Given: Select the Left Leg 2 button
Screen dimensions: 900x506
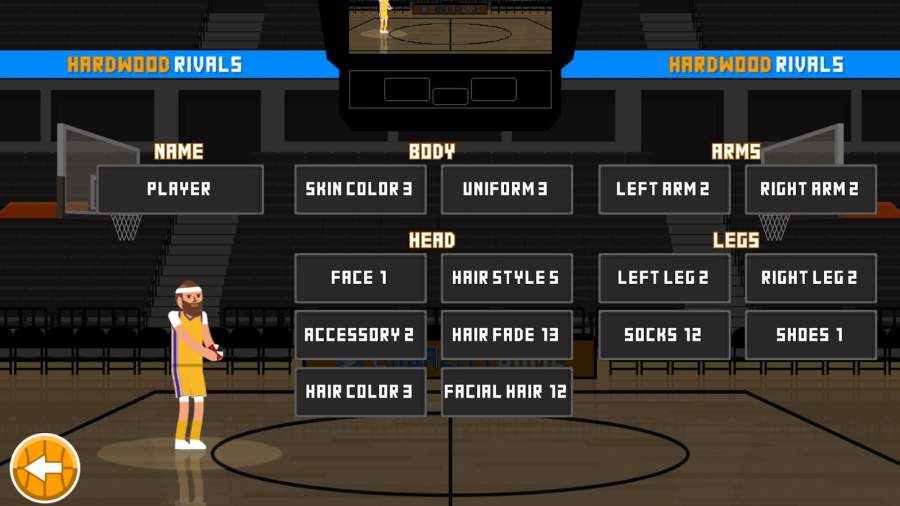Looking at the screenshot, I should point(664,278).
